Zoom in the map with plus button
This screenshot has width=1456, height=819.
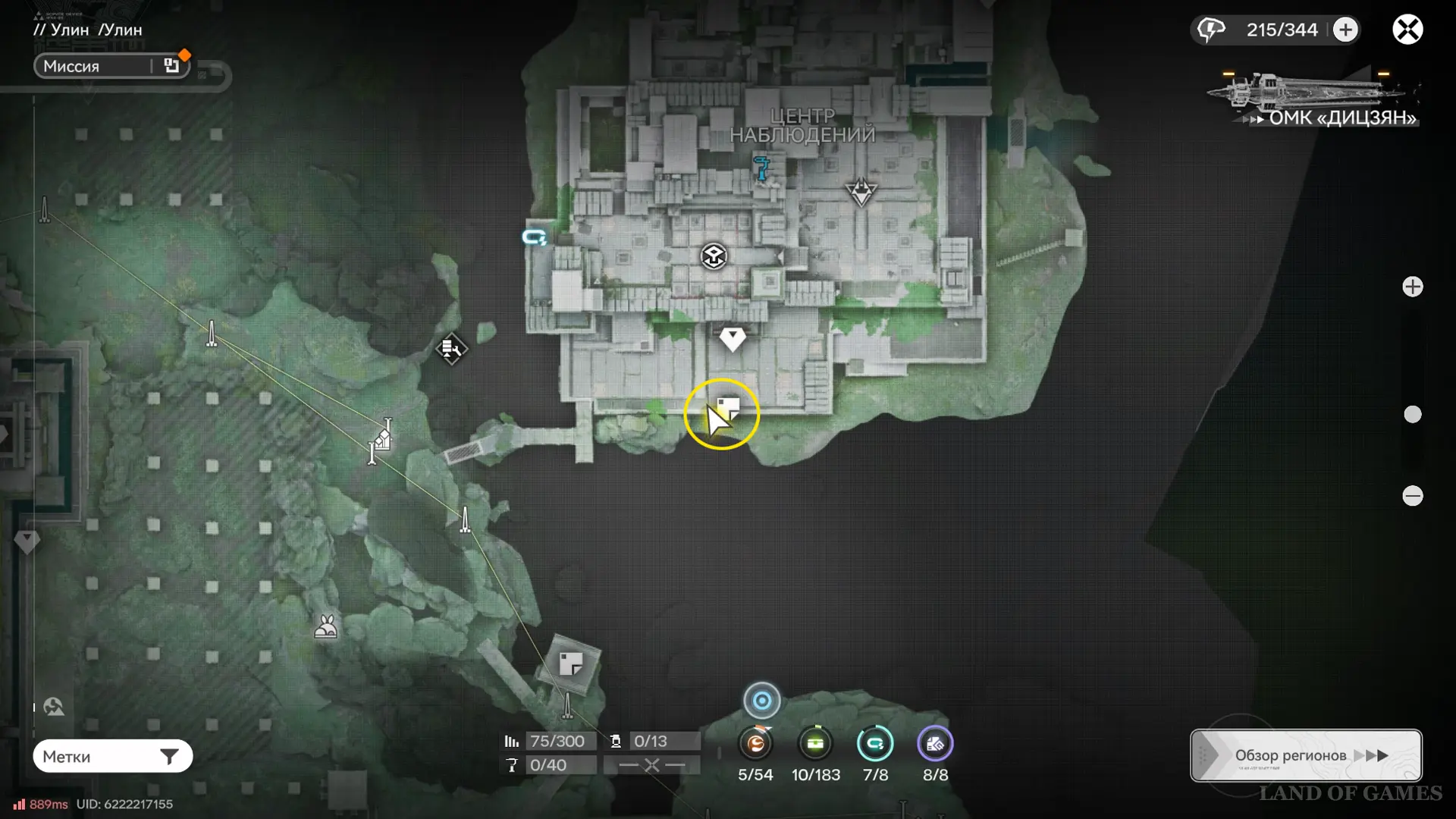pyautogui.click(x=1412, y=287)
